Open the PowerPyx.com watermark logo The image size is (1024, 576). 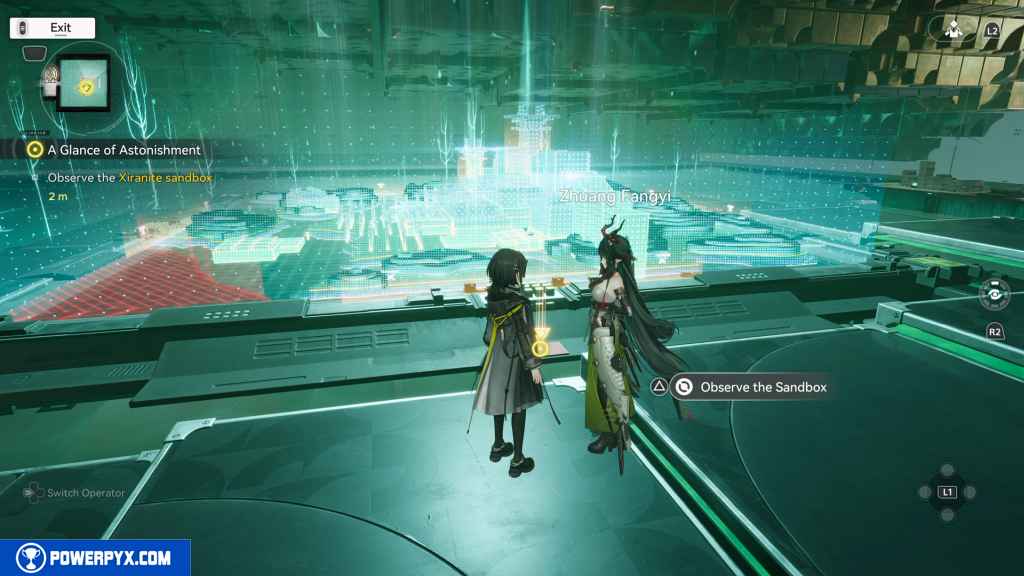tap(95, 558)
